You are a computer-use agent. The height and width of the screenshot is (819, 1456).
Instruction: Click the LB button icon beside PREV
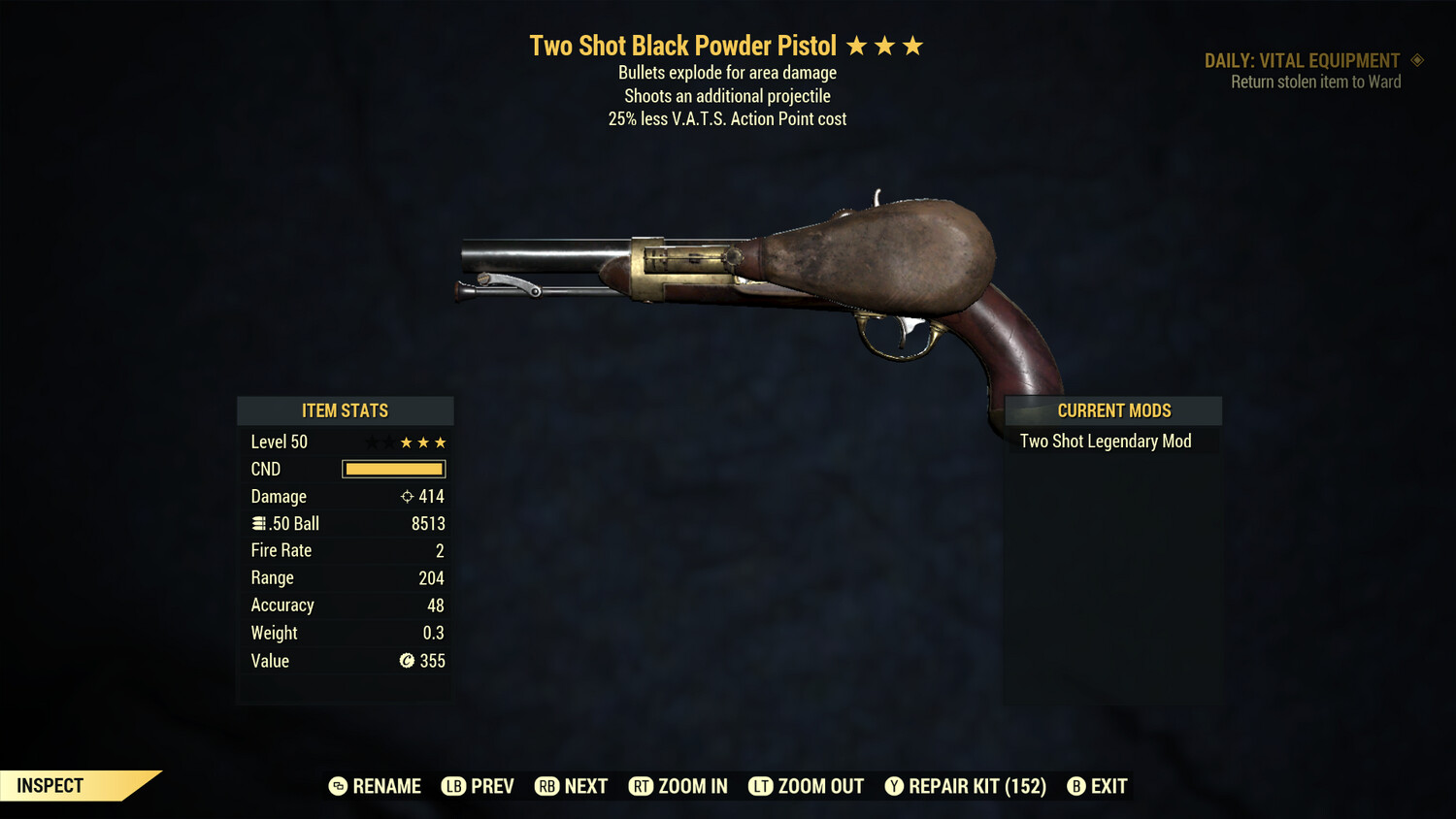452,786
